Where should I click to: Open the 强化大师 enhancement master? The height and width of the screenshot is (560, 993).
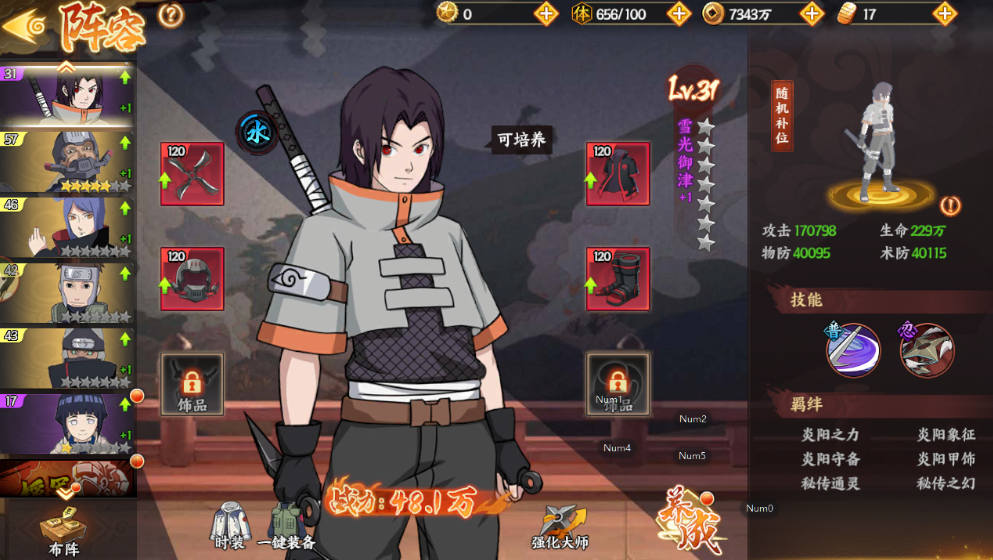(x=558, y=527)
